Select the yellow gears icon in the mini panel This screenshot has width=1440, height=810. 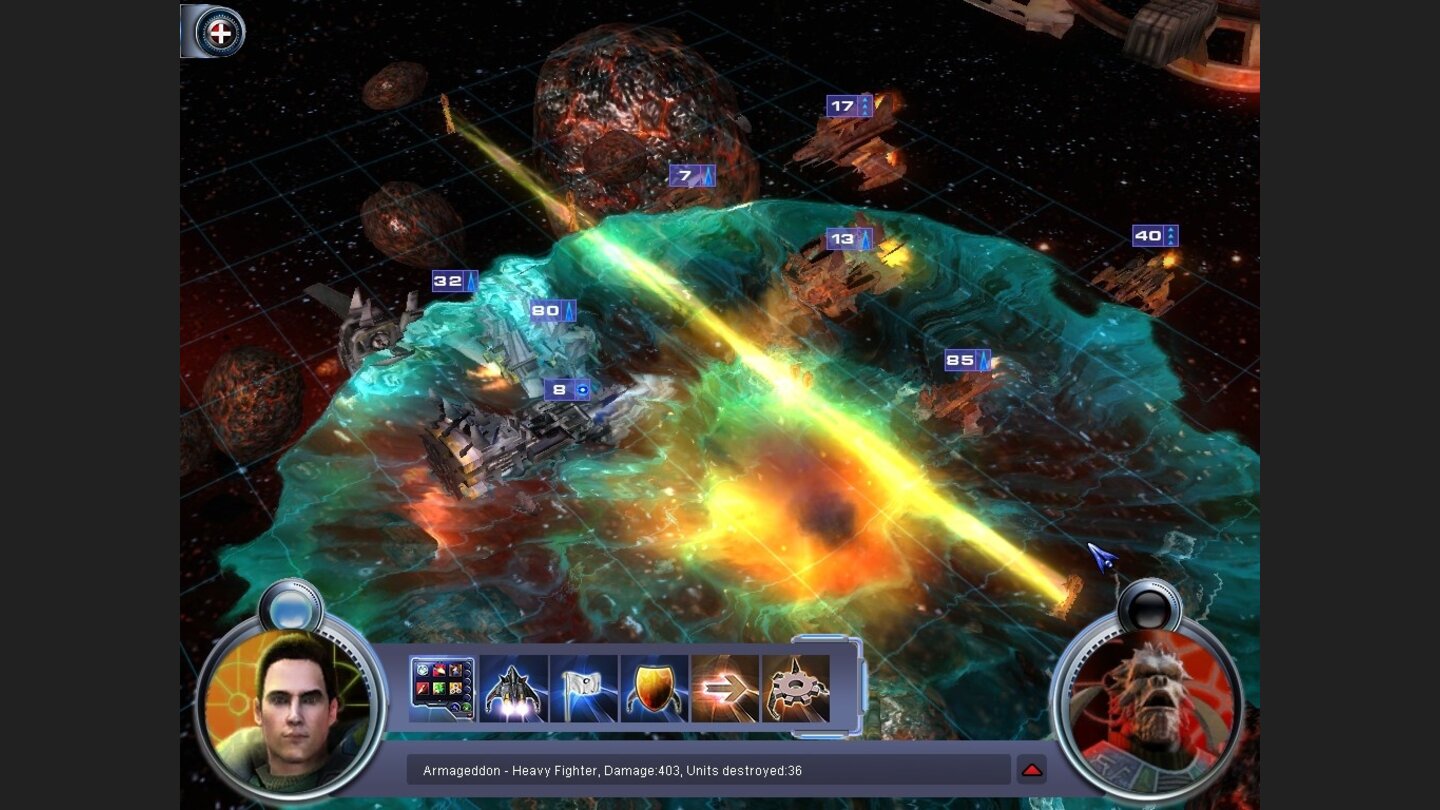455,687
